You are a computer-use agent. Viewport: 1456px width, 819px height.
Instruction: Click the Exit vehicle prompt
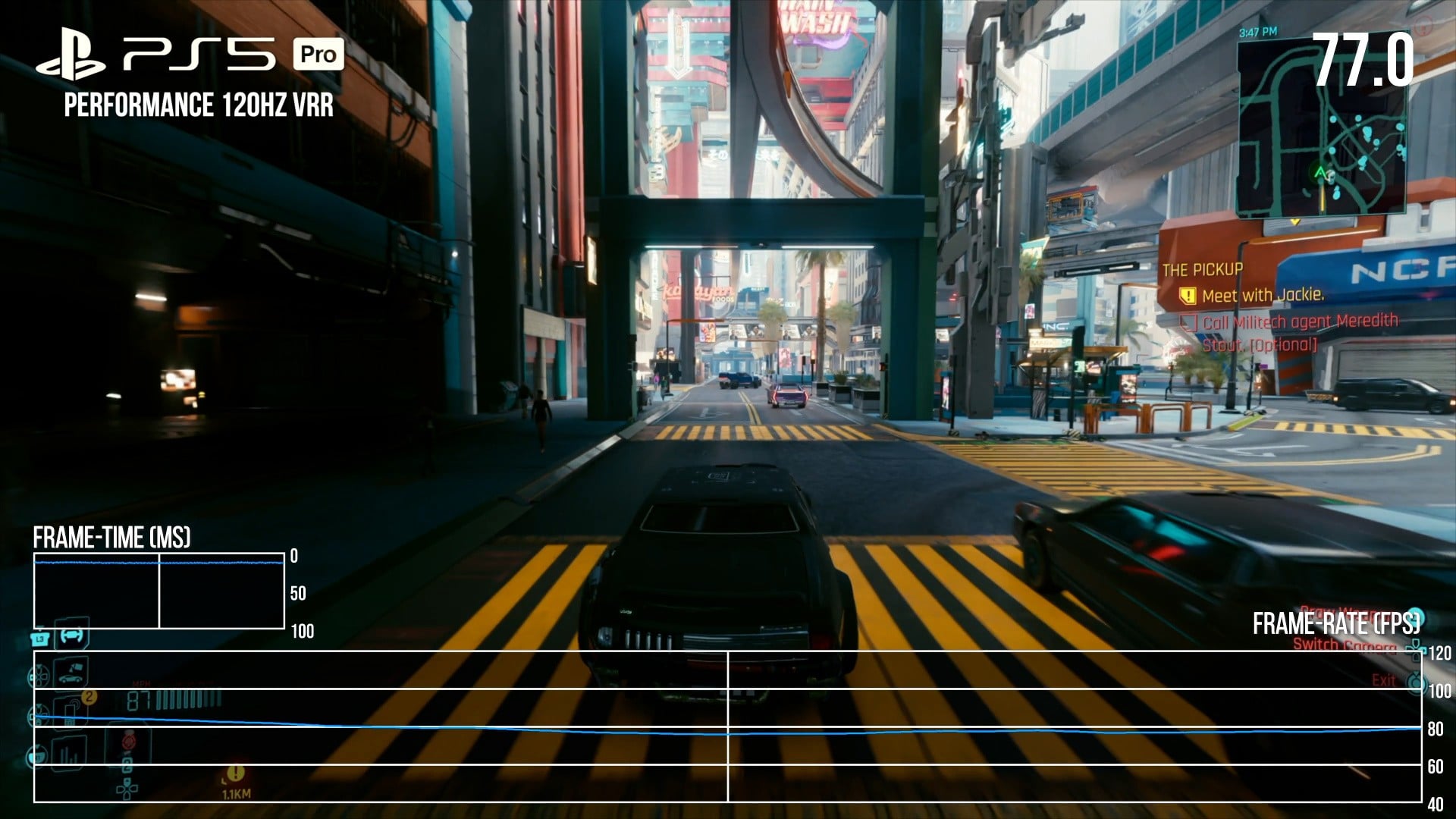[1383, 680]
